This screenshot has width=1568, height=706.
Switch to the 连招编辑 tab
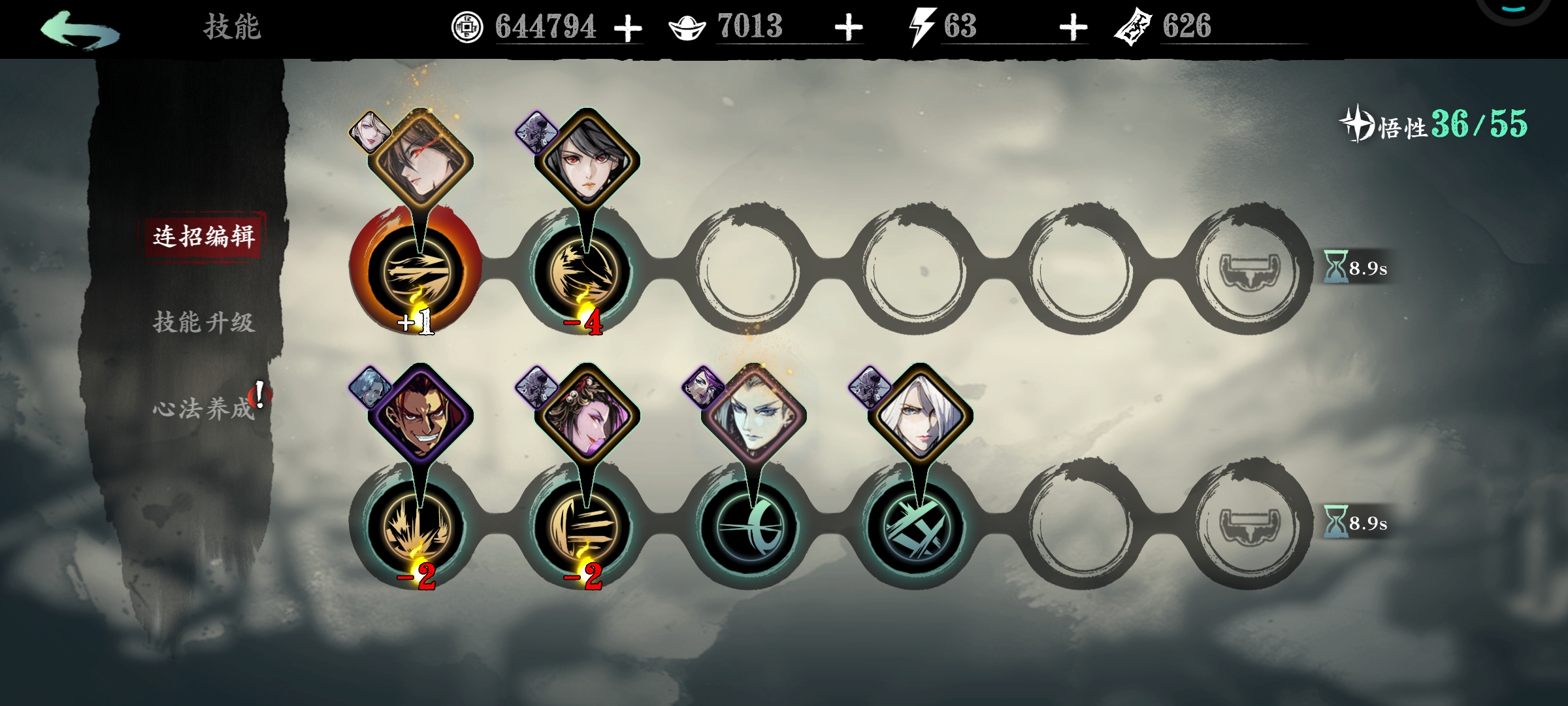coord(204,236)
